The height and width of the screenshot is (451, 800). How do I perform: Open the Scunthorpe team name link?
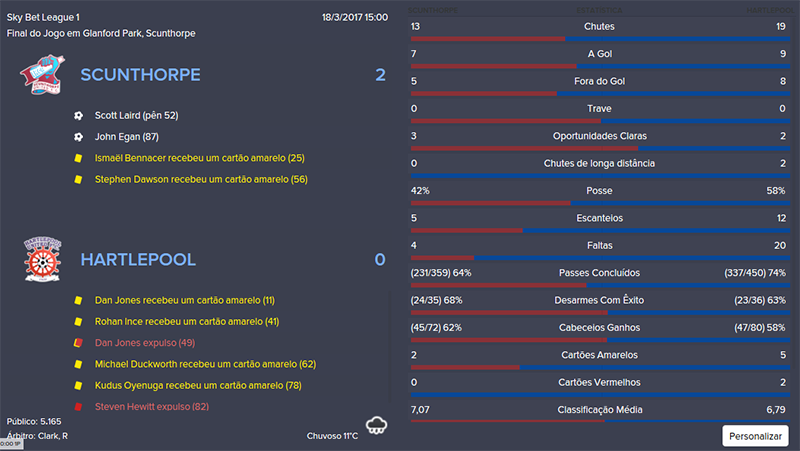coord(140,75)
